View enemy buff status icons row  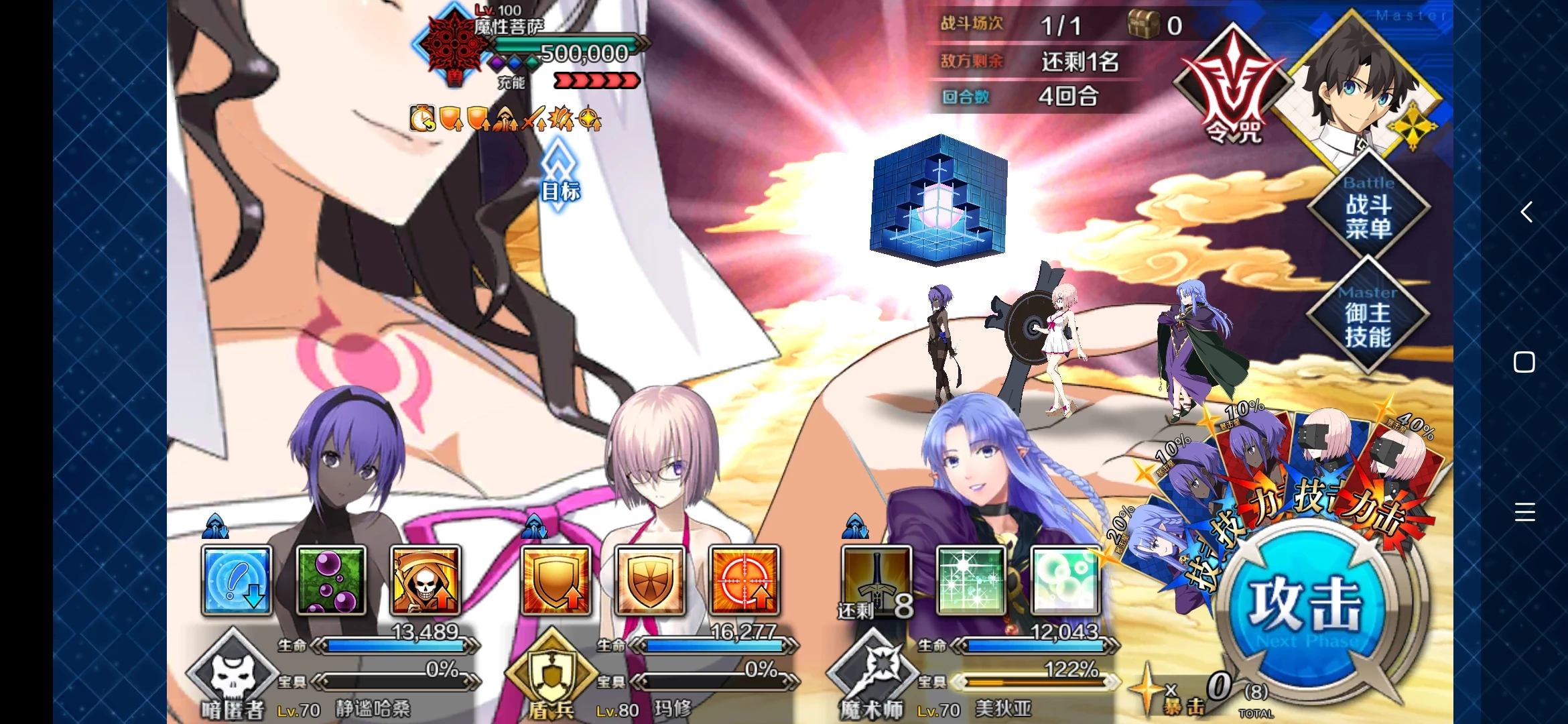(505, 119)
